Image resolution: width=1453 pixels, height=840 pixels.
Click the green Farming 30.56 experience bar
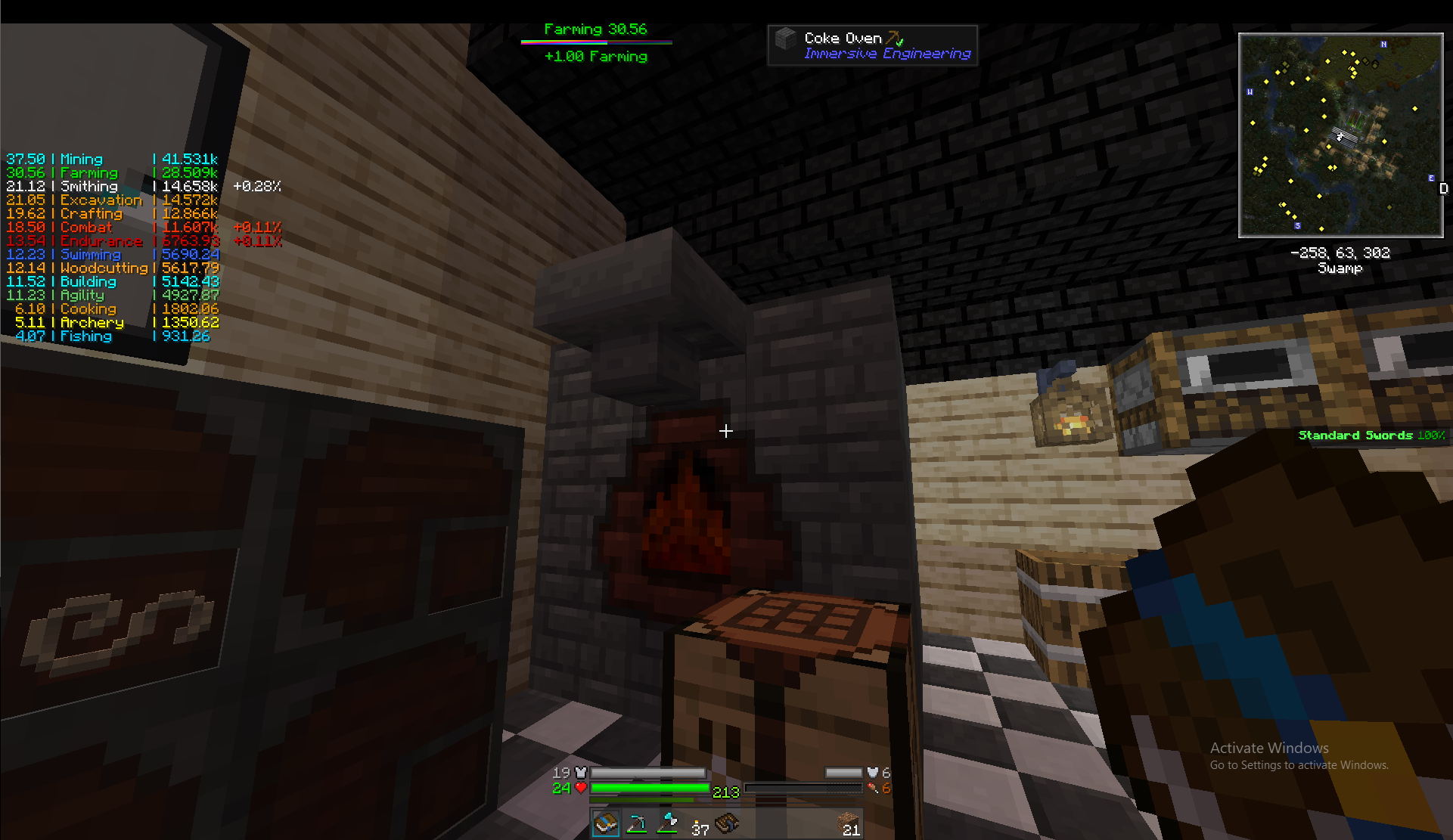point(595,43)
